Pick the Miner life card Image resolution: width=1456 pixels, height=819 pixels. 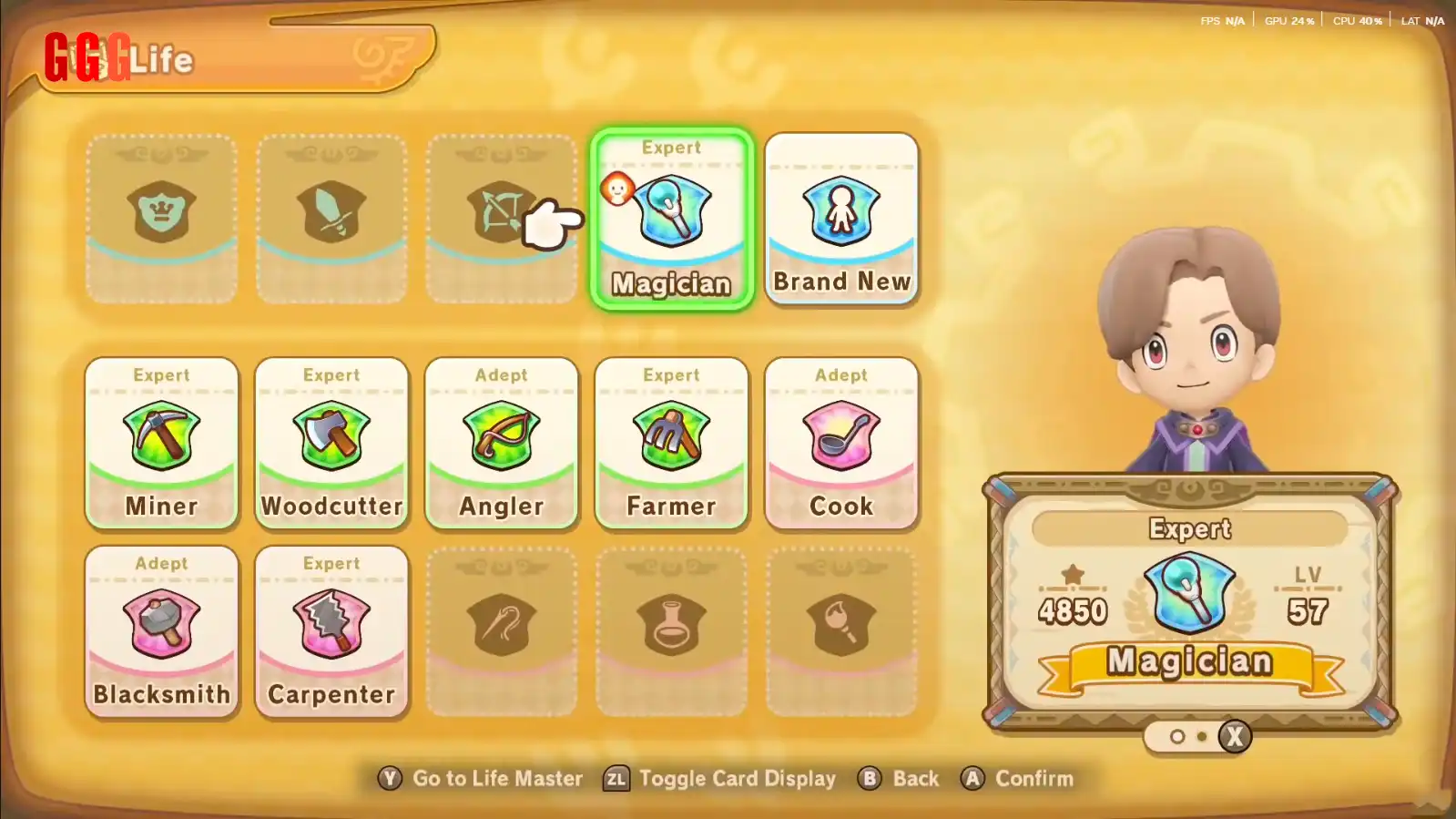click(162, 443)
